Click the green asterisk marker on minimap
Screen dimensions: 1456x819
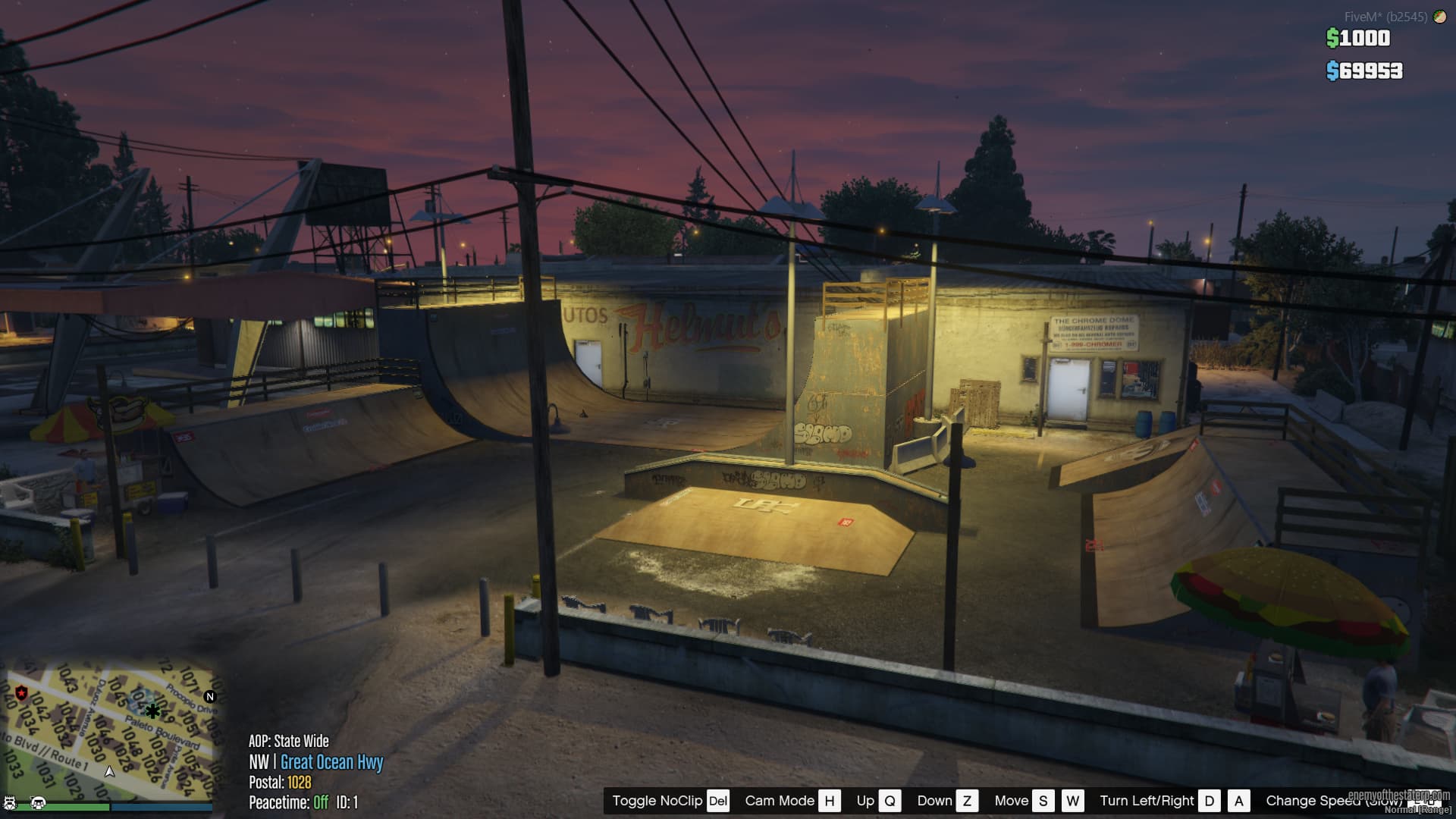(x=152, y=712)
